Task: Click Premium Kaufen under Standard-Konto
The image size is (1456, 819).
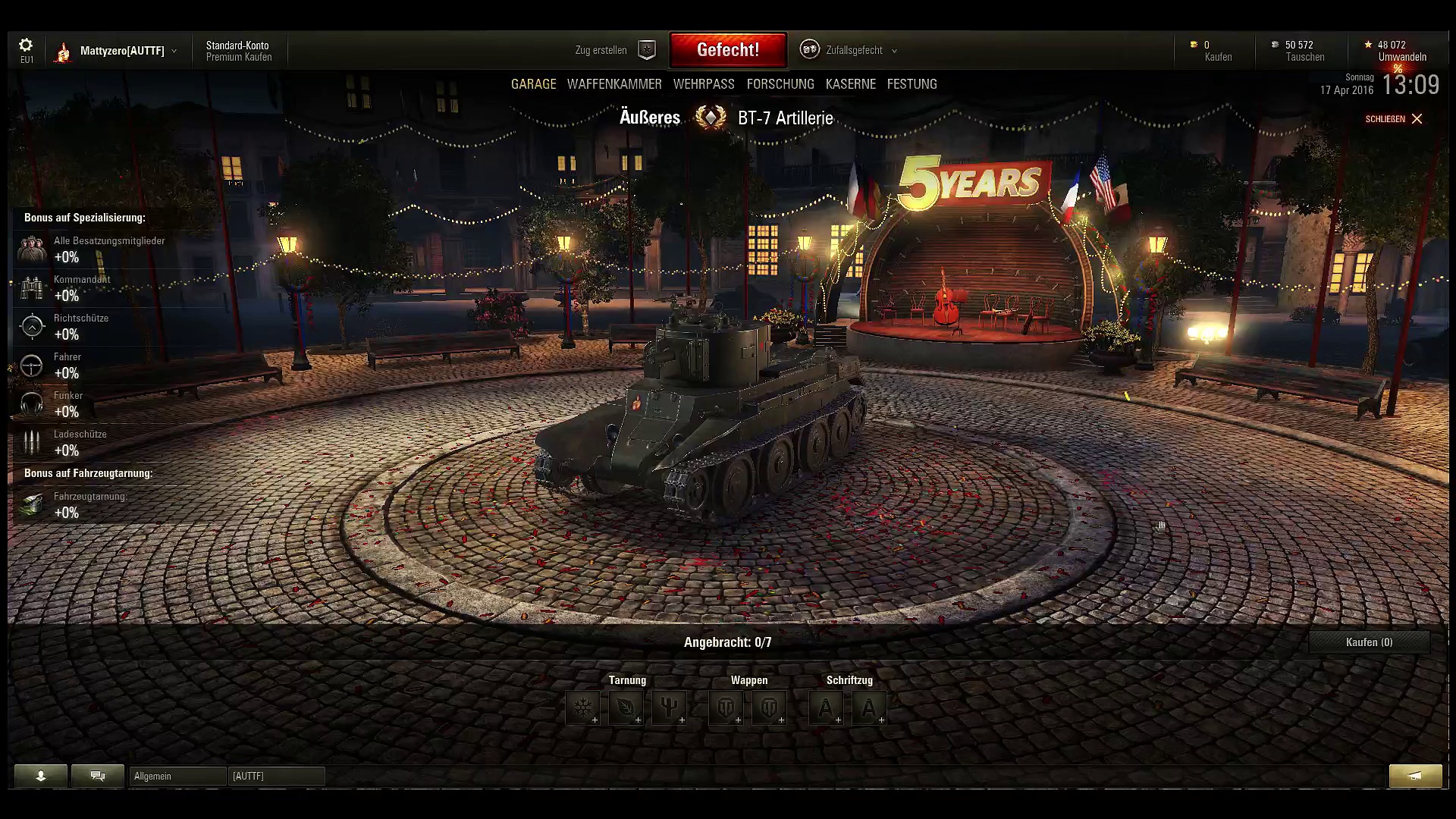Action: pyautogui.click(x=239, y=58)
